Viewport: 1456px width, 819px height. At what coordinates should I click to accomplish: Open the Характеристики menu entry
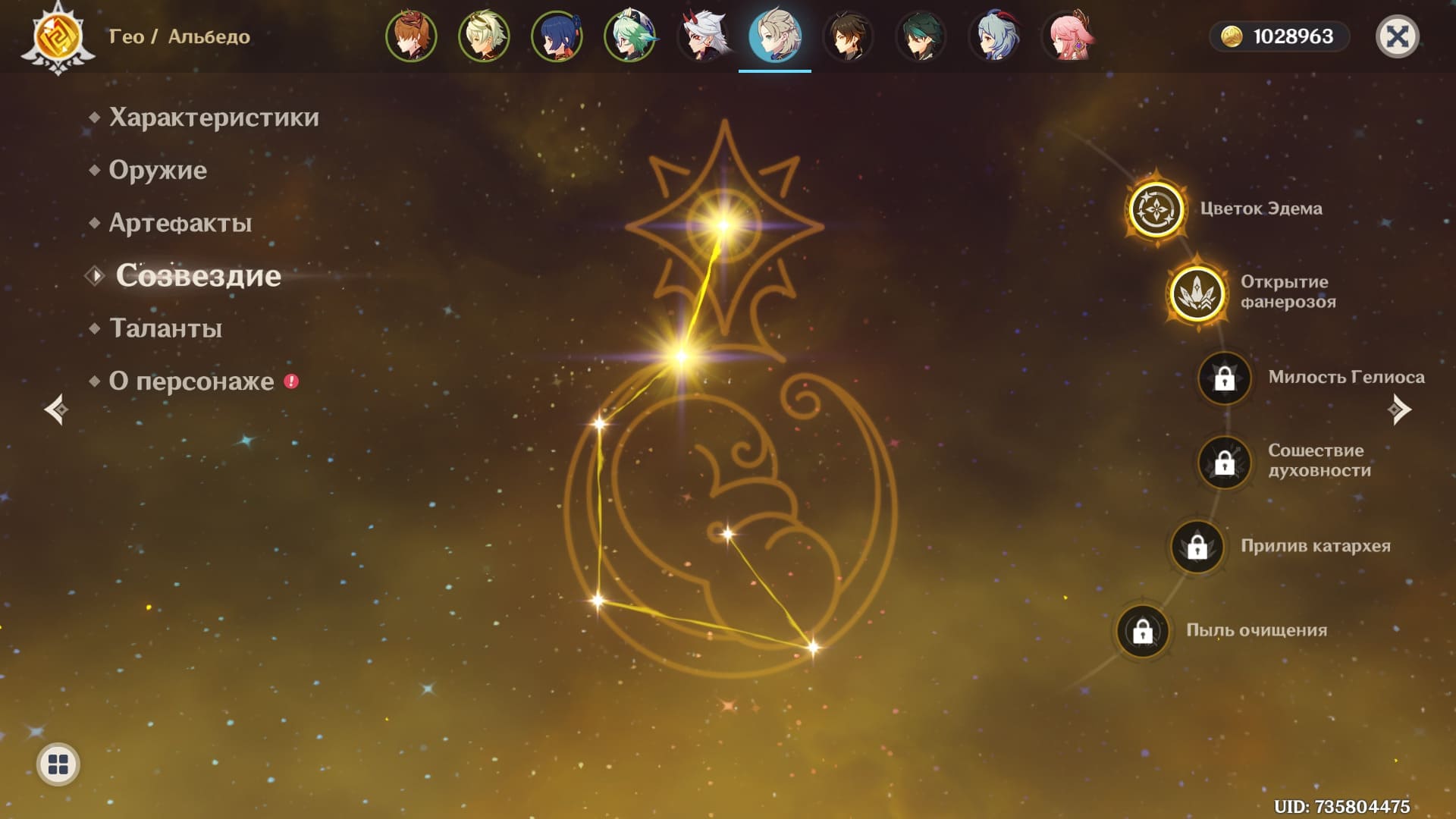[213, 118]
